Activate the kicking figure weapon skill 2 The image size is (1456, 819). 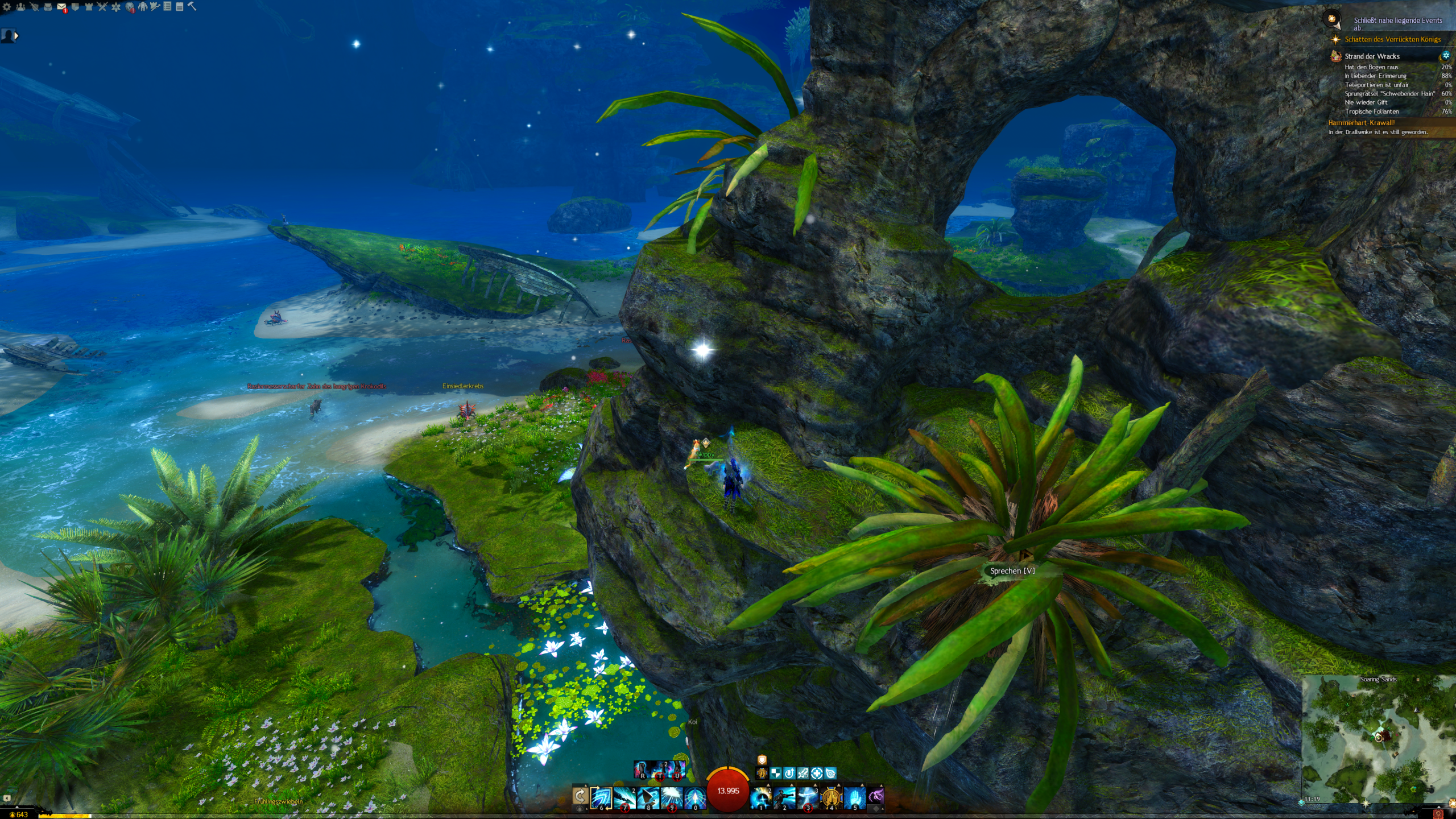(784, 798)
